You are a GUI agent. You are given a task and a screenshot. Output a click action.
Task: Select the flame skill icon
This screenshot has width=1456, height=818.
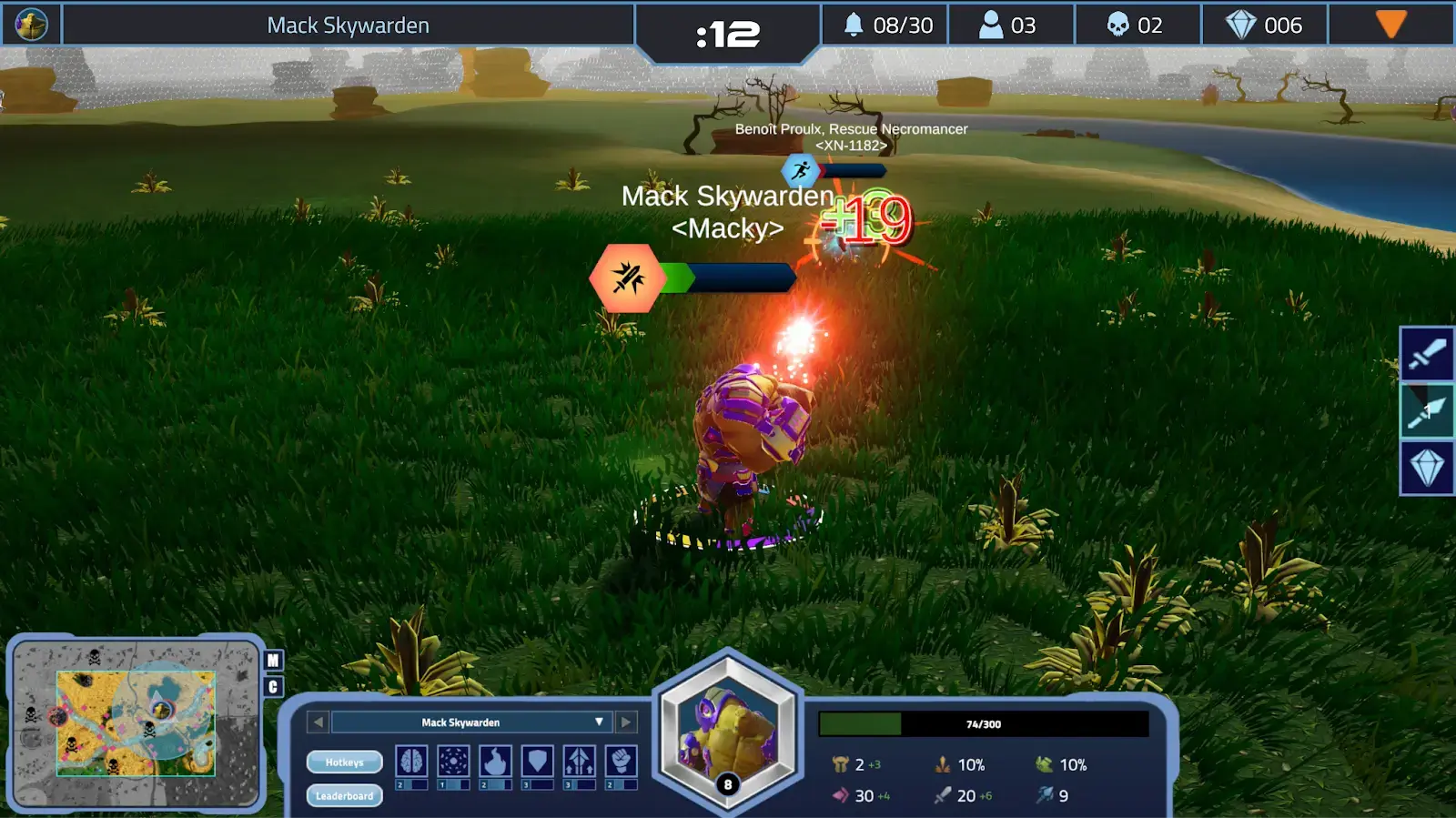[495, 762]
